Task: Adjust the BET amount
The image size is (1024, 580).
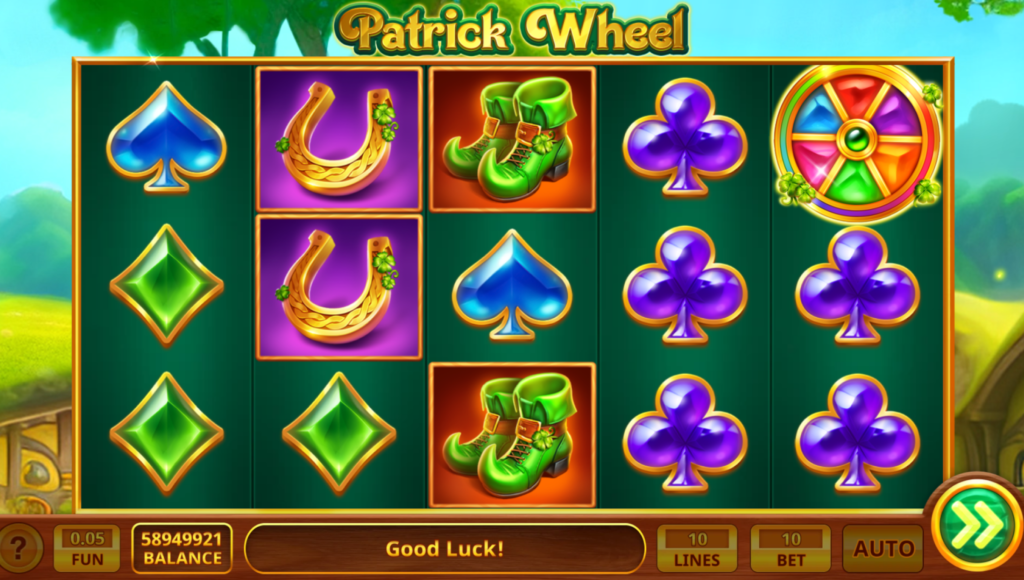Action: 790,548
